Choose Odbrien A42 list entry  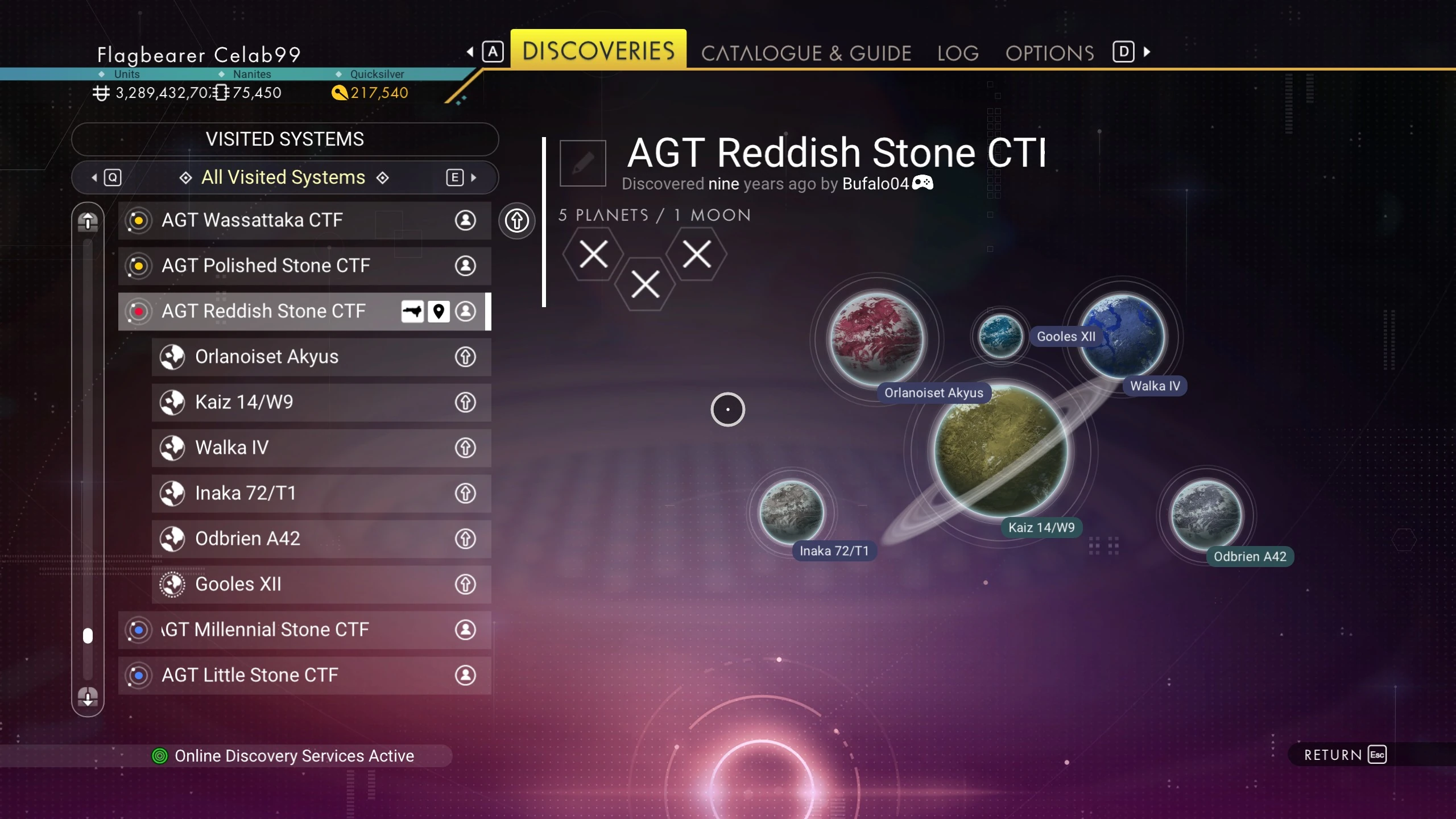(x=321, y=539)
